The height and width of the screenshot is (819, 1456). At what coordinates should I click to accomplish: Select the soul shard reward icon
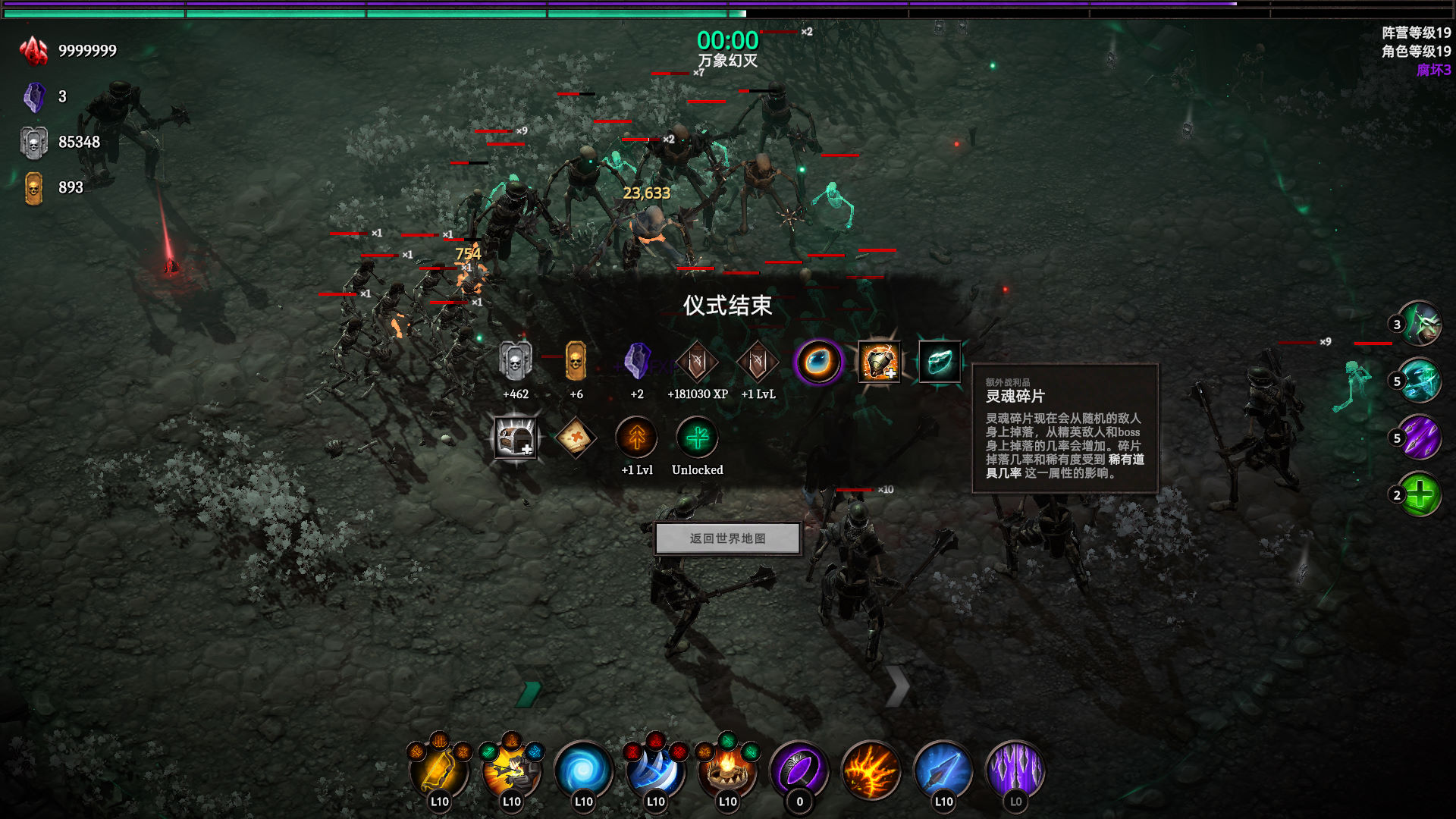[x=939, y=362]
